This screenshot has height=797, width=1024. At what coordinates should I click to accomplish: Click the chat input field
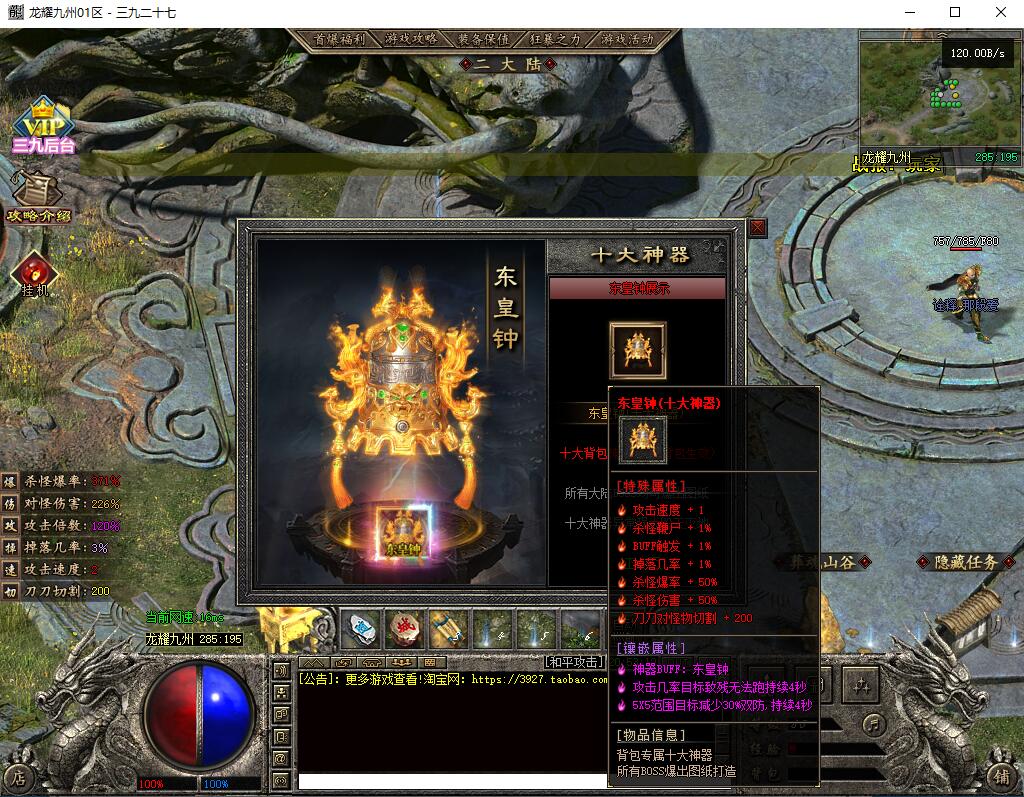[x=450, y=780]
